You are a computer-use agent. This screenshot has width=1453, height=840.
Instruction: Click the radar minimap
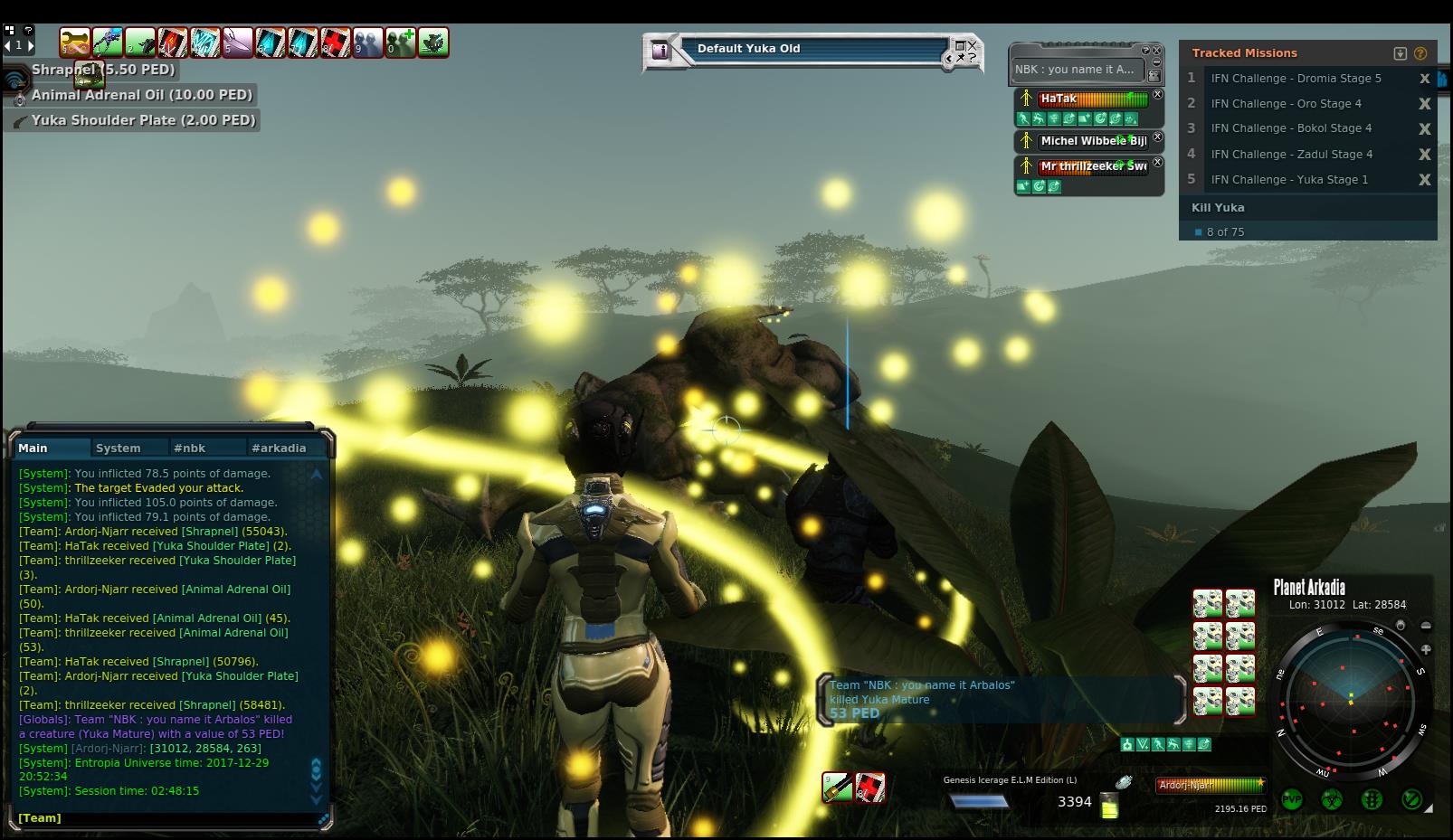coord(1352,699)
